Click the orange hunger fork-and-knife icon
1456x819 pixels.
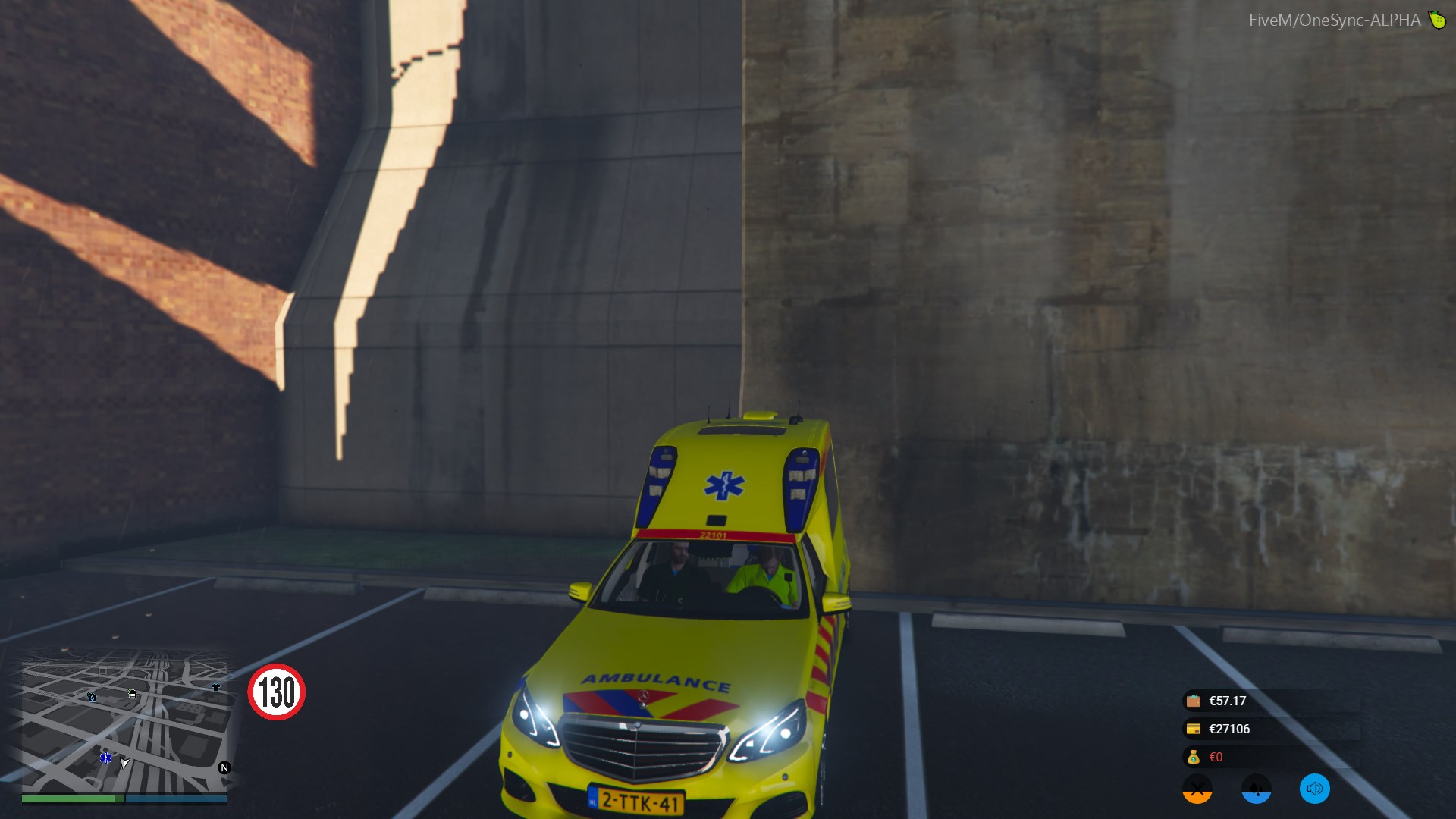point(1197,789)
